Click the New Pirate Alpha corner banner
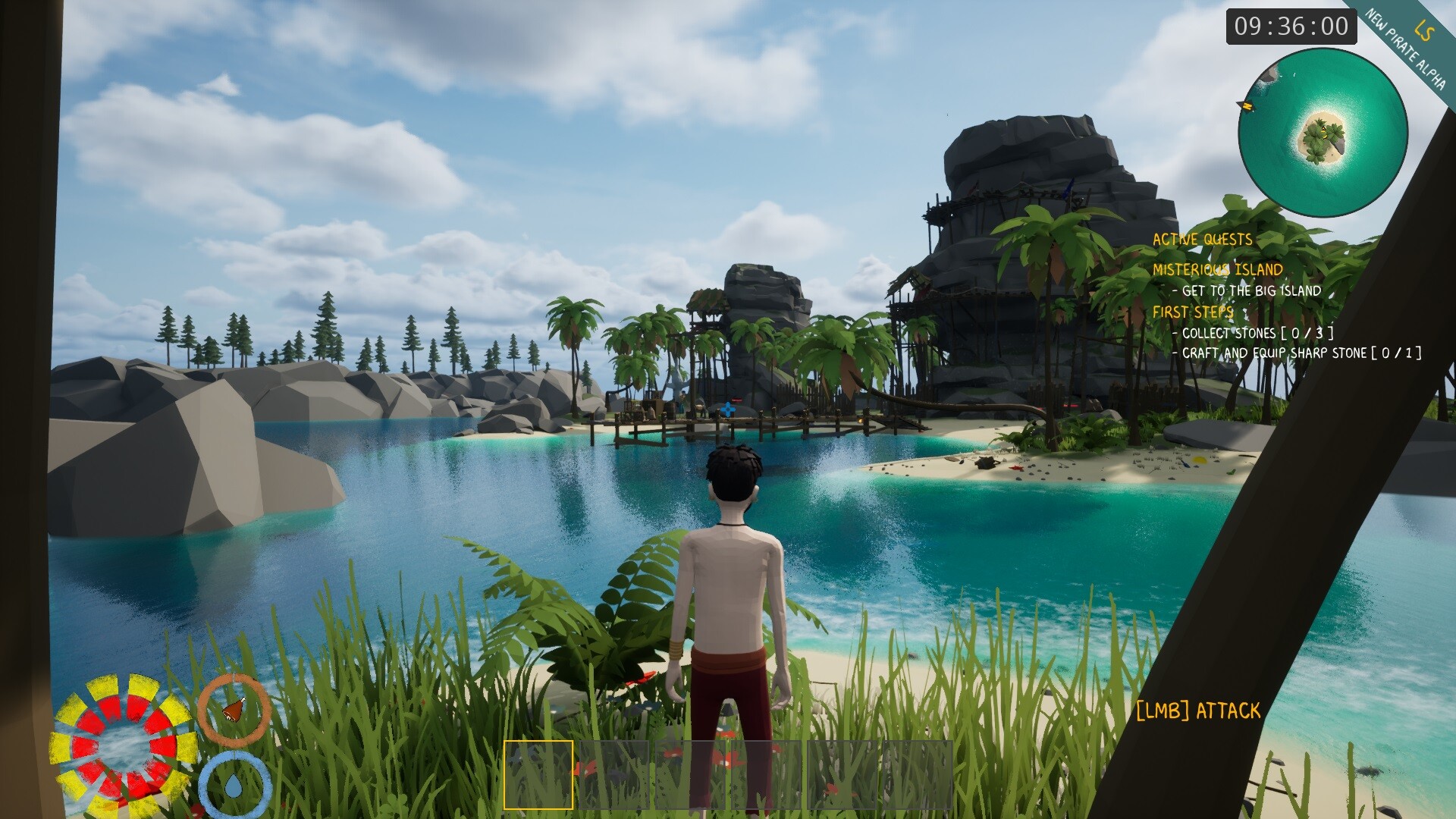Viewport: 1456px width, 819px height. [x=1405, y=47]
